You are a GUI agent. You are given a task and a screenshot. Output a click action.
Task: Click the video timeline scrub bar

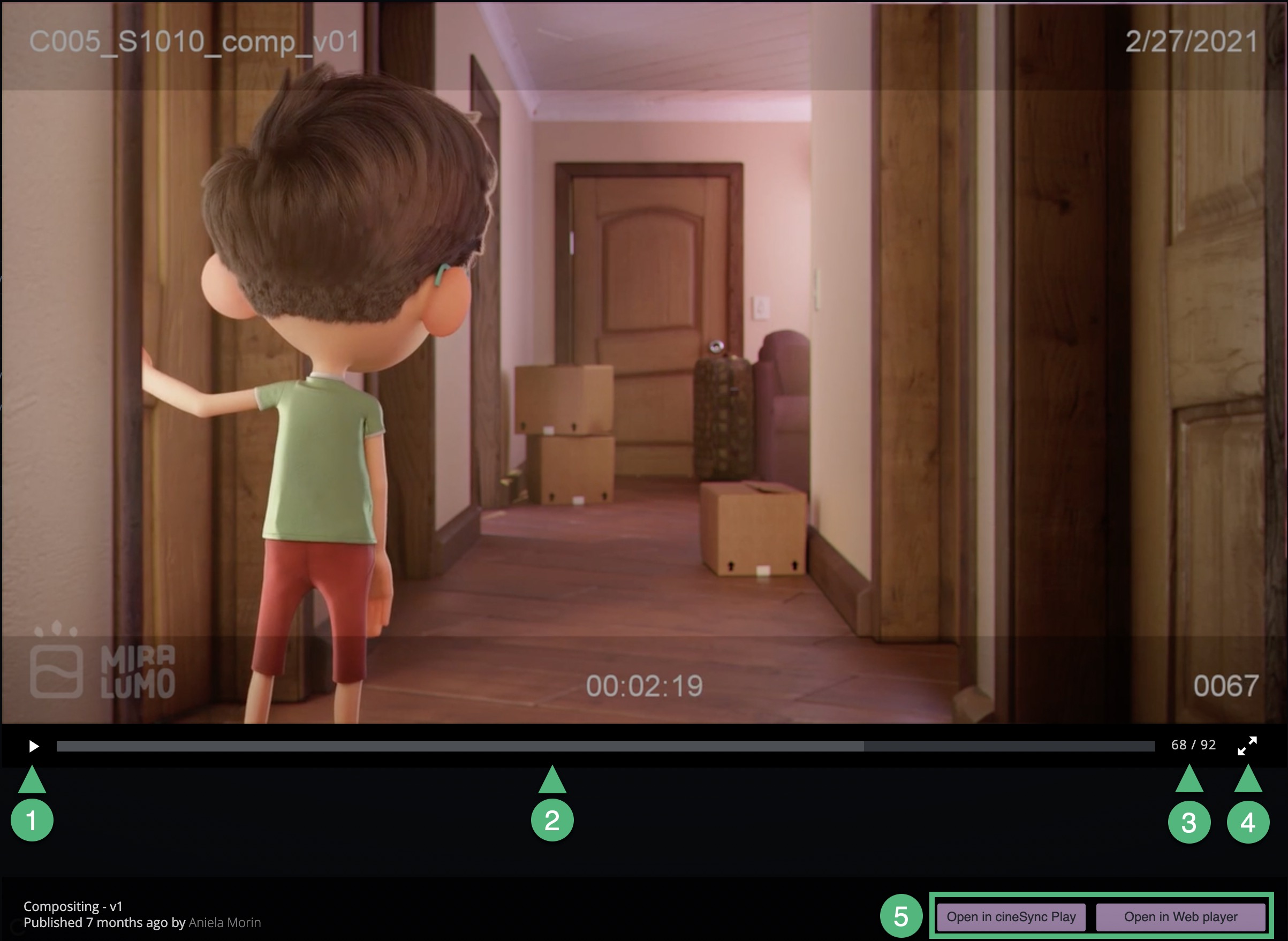pyautogui.click(x=605, y=746)
